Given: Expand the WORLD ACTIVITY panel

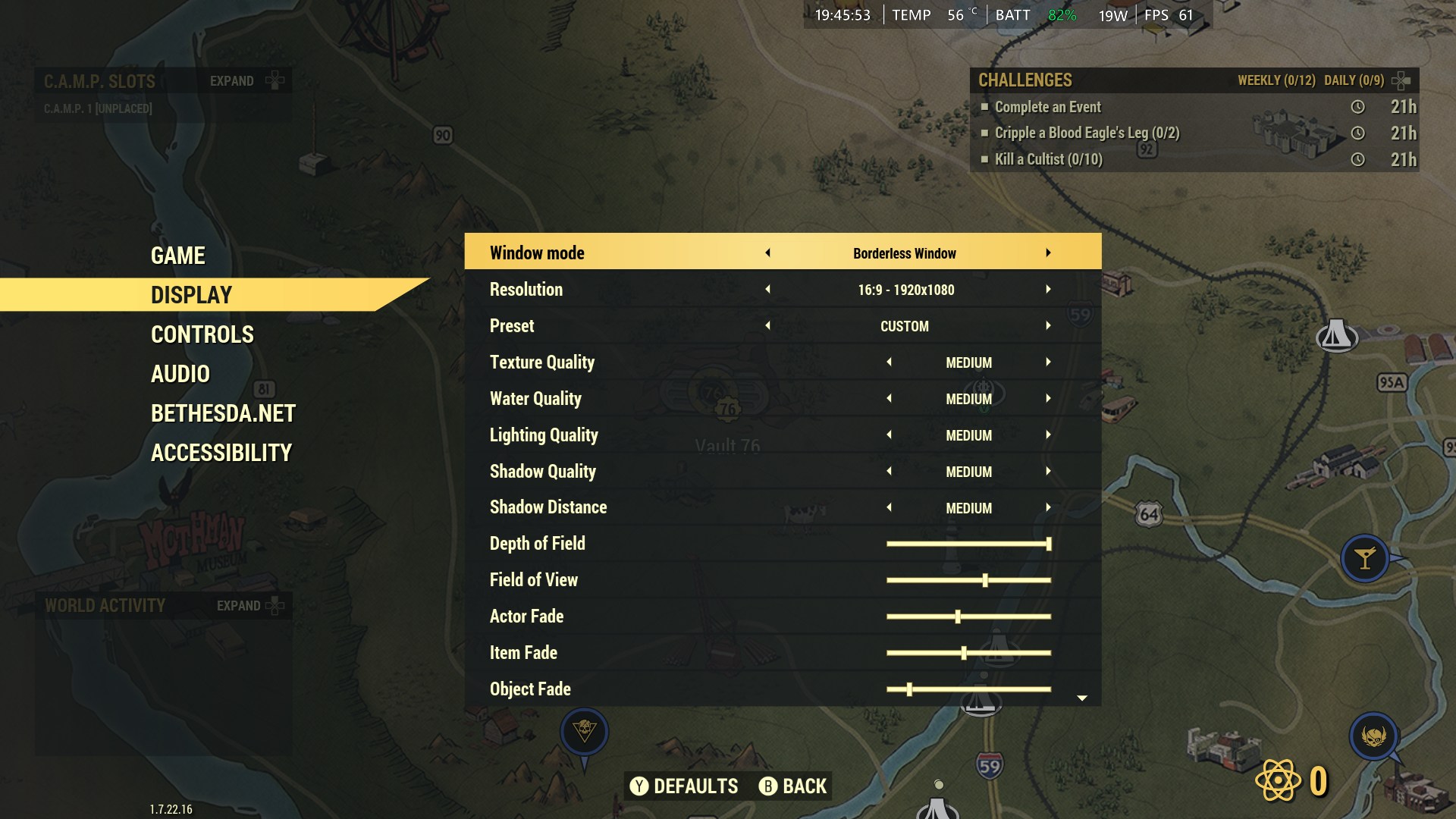Looking at the screenshot, I should [251, 606].
